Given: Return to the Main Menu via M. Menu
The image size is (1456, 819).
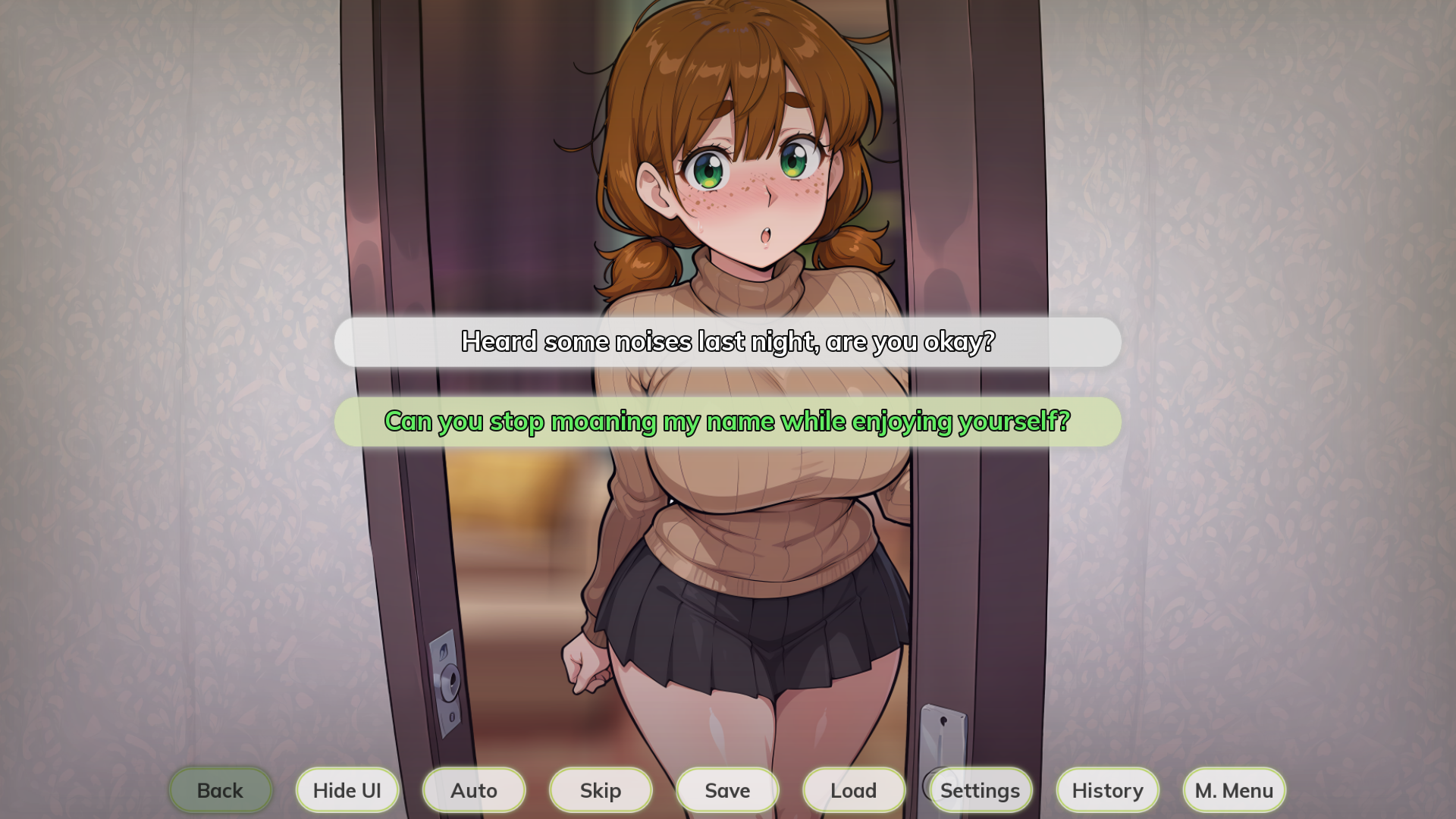Looking at the screenshot, I should tap(1233, 789).
